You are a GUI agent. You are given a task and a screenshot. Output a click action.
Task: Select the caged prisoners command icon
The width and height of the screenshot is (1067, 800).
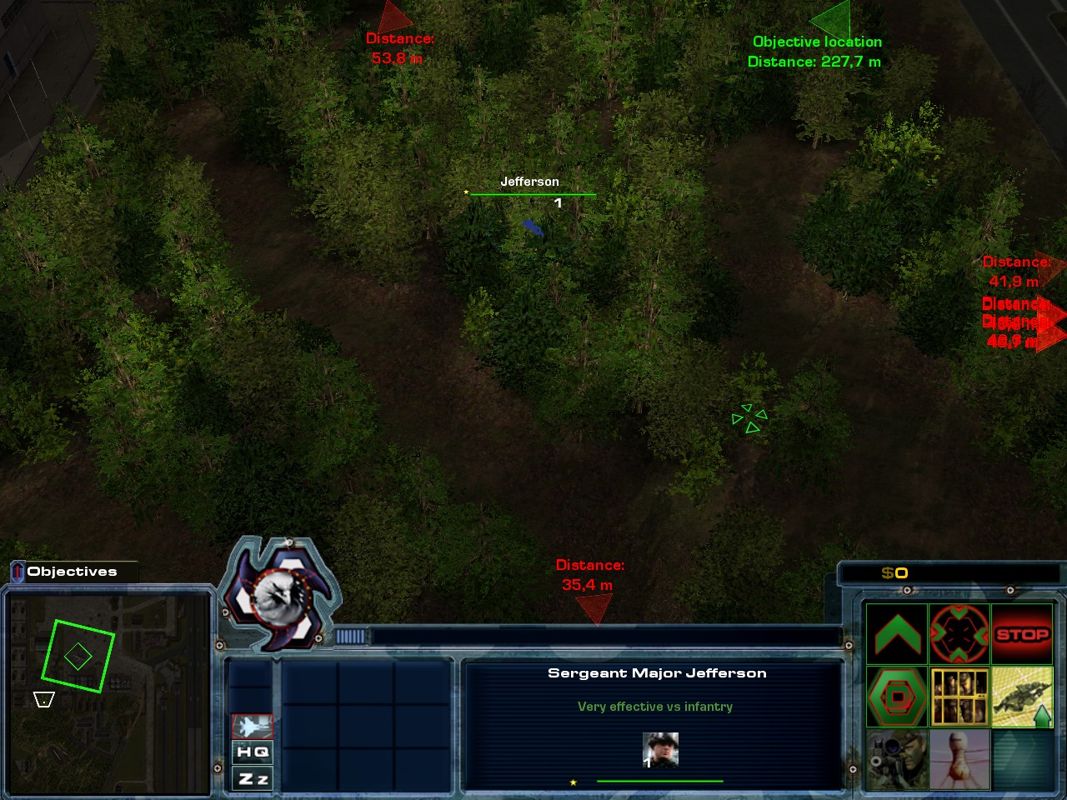(x=959, y=697)
